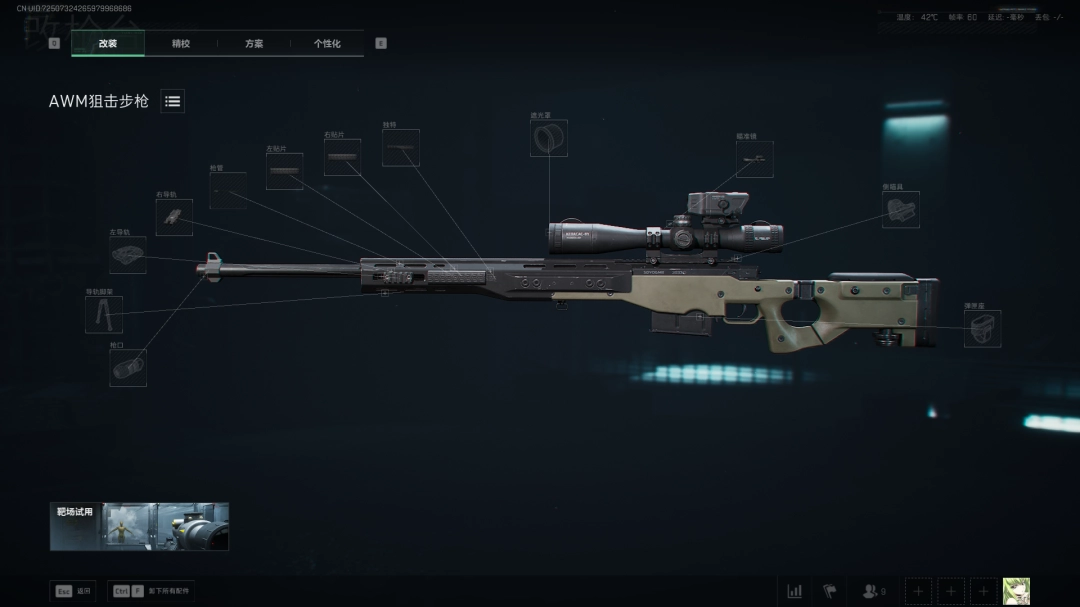The height and width of the screenshot is (607, 1080).
Task: Click the player avatar portrait
Action: pos(1016,591)
